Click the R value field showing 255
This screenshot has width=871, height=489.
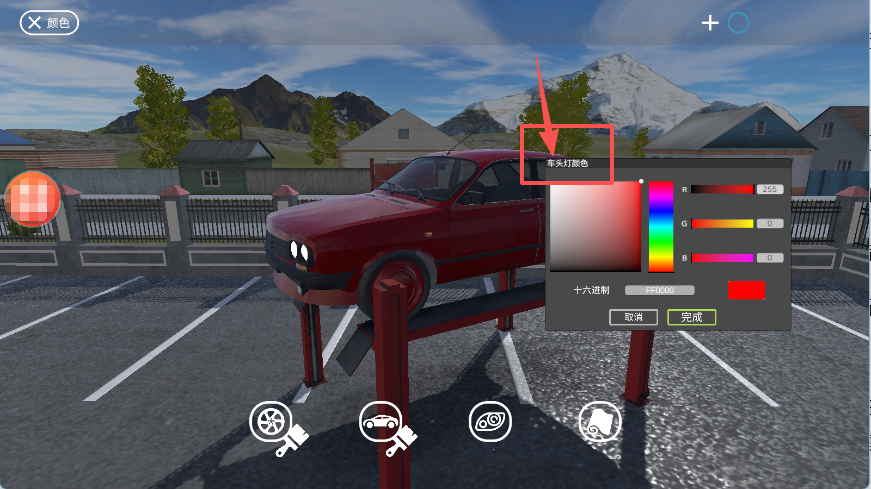[770, 189]
